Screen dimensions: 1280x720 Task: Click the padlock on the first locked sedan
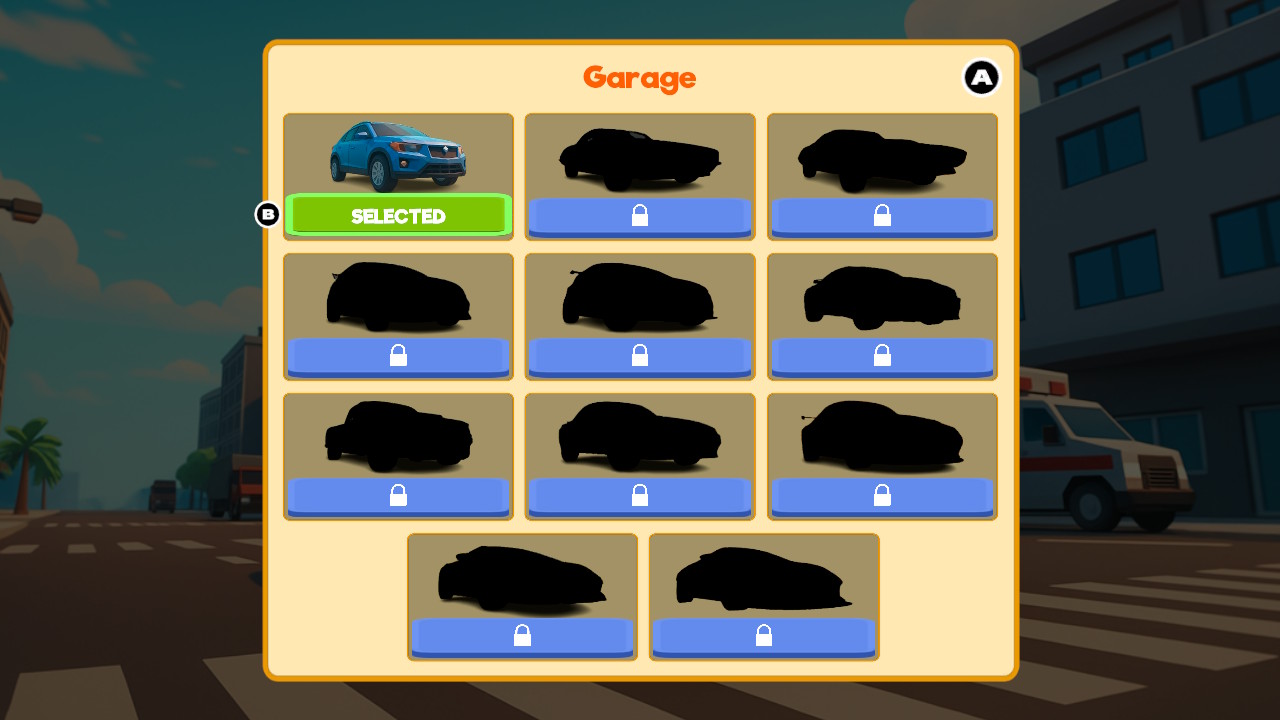pyautogui.click(x=640, y=215)
